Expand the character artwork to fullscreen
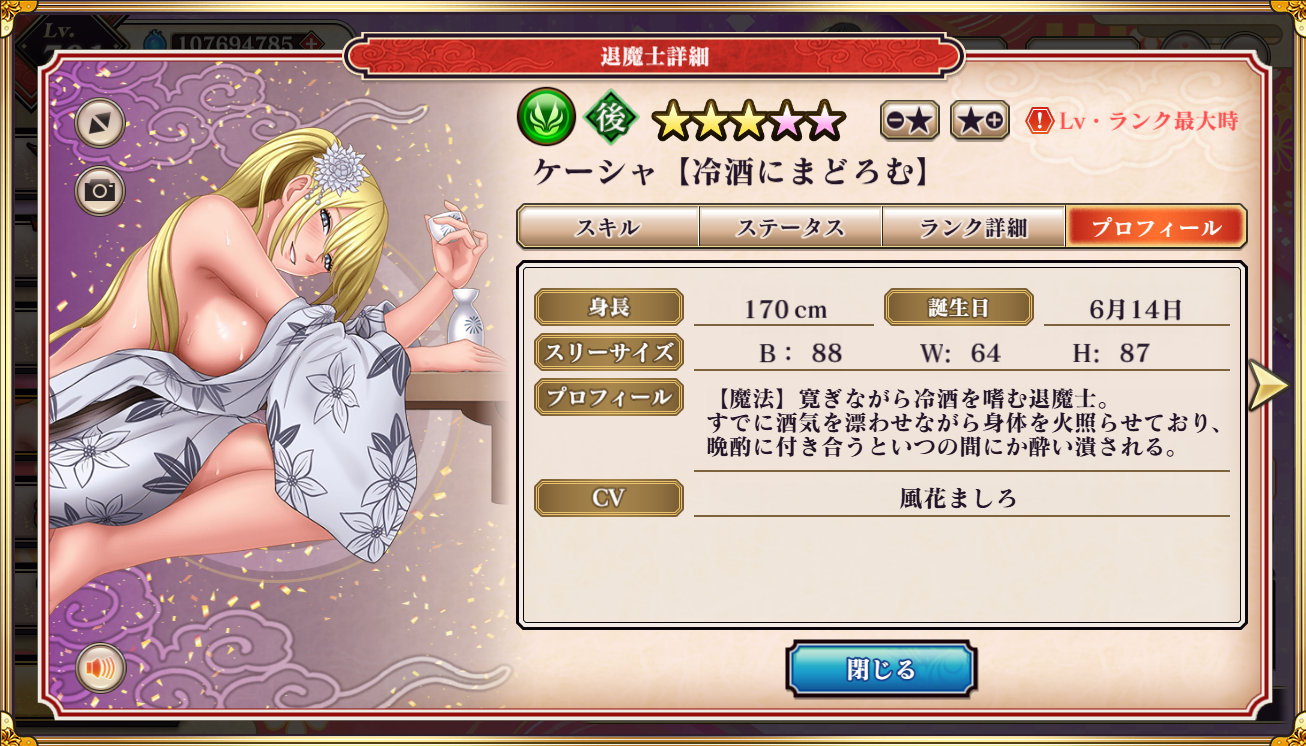The height and width of the screenshot is (746, 1306). (x=100, y=123)
